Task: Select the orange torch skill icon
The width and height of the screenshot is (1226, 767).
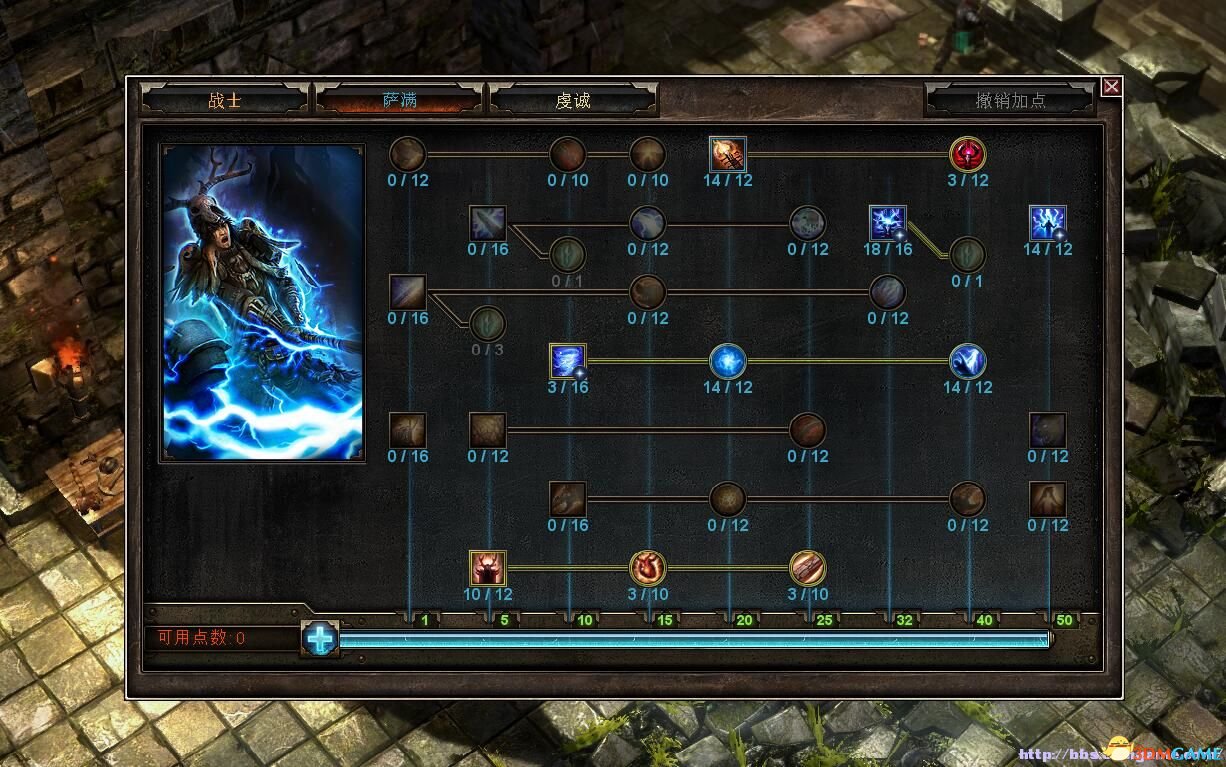Action: coord(728,154)
